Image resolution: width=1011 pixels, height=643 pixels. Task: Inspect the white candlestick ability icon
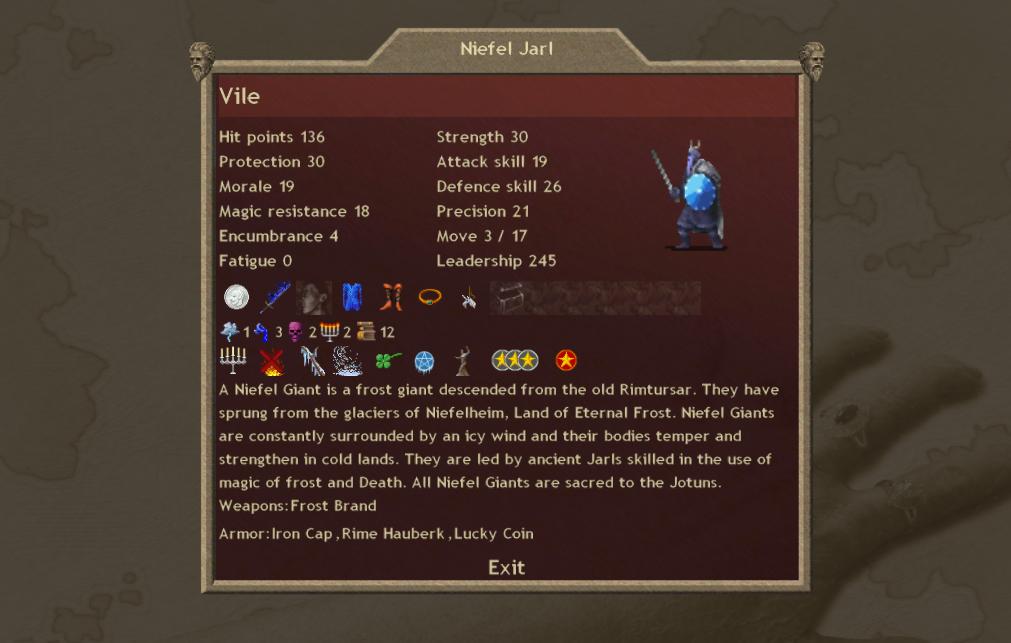coord(233,361)
